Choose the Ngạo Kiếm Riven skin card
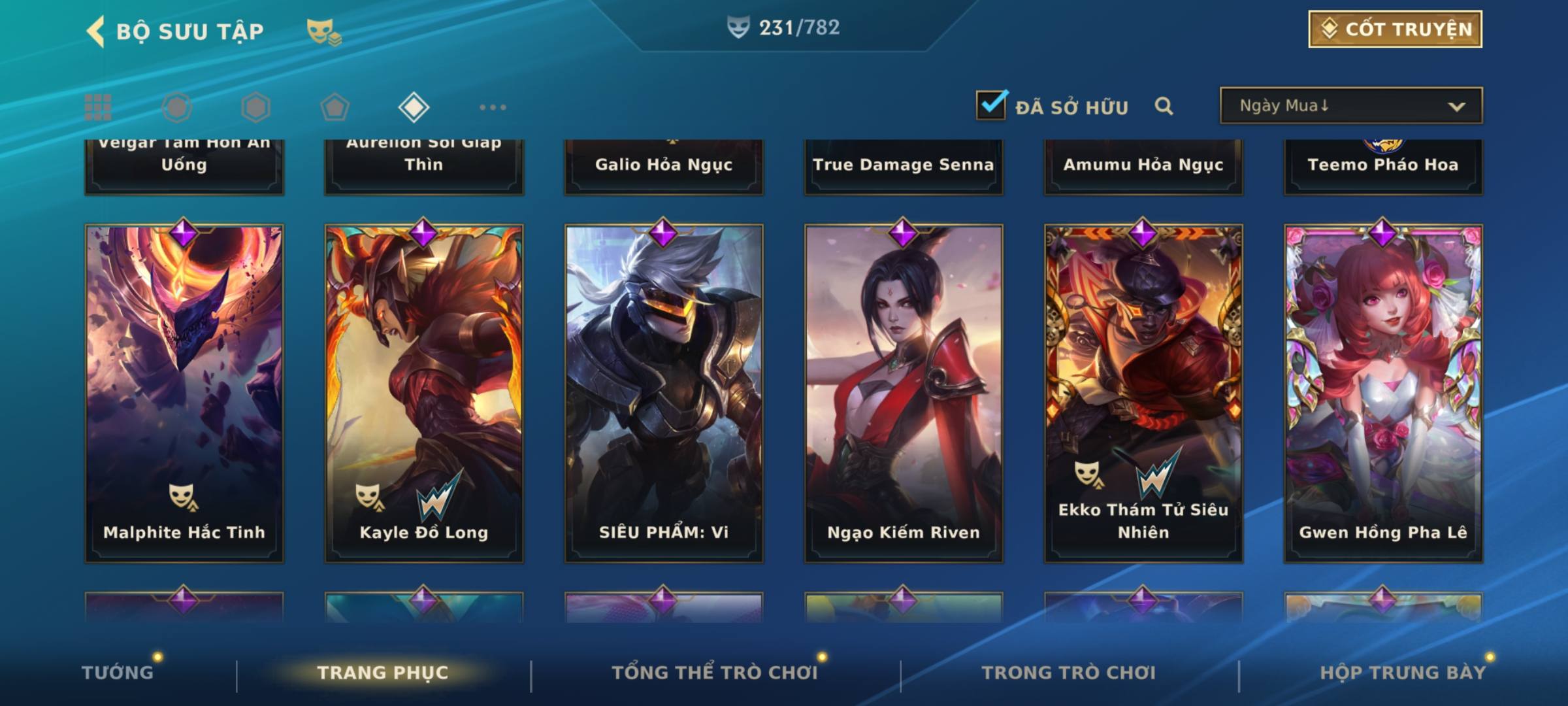 pyautogui.click(x=904, y=392)
